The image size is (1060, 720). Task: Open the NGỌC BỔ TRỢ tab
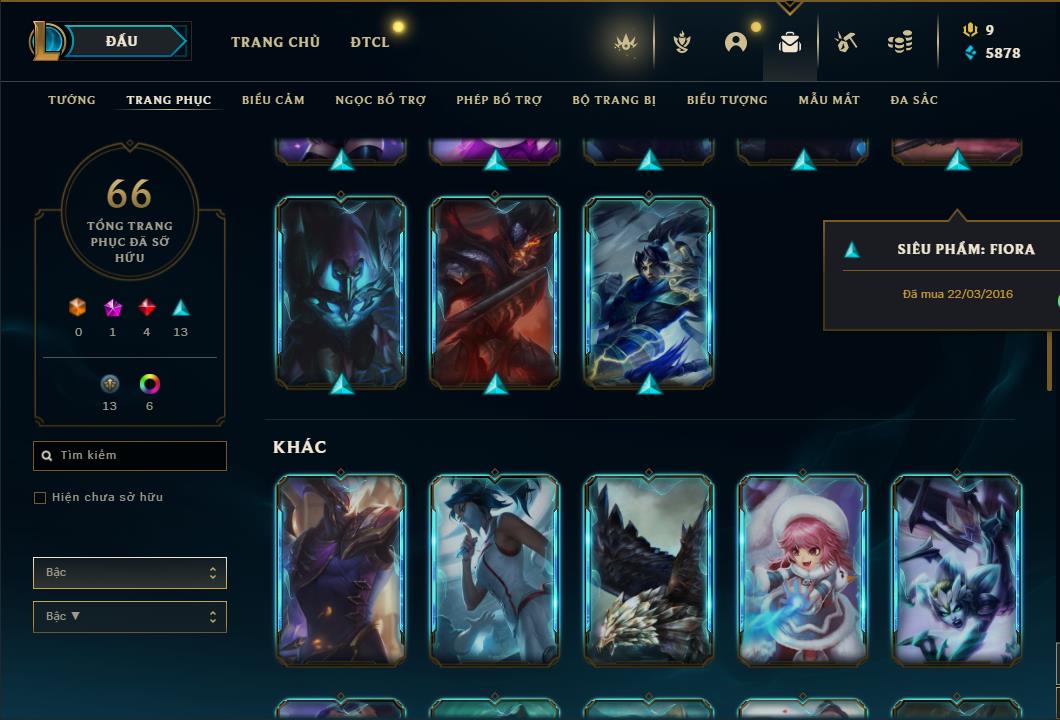pyautogui.click(x=380, y=100)
